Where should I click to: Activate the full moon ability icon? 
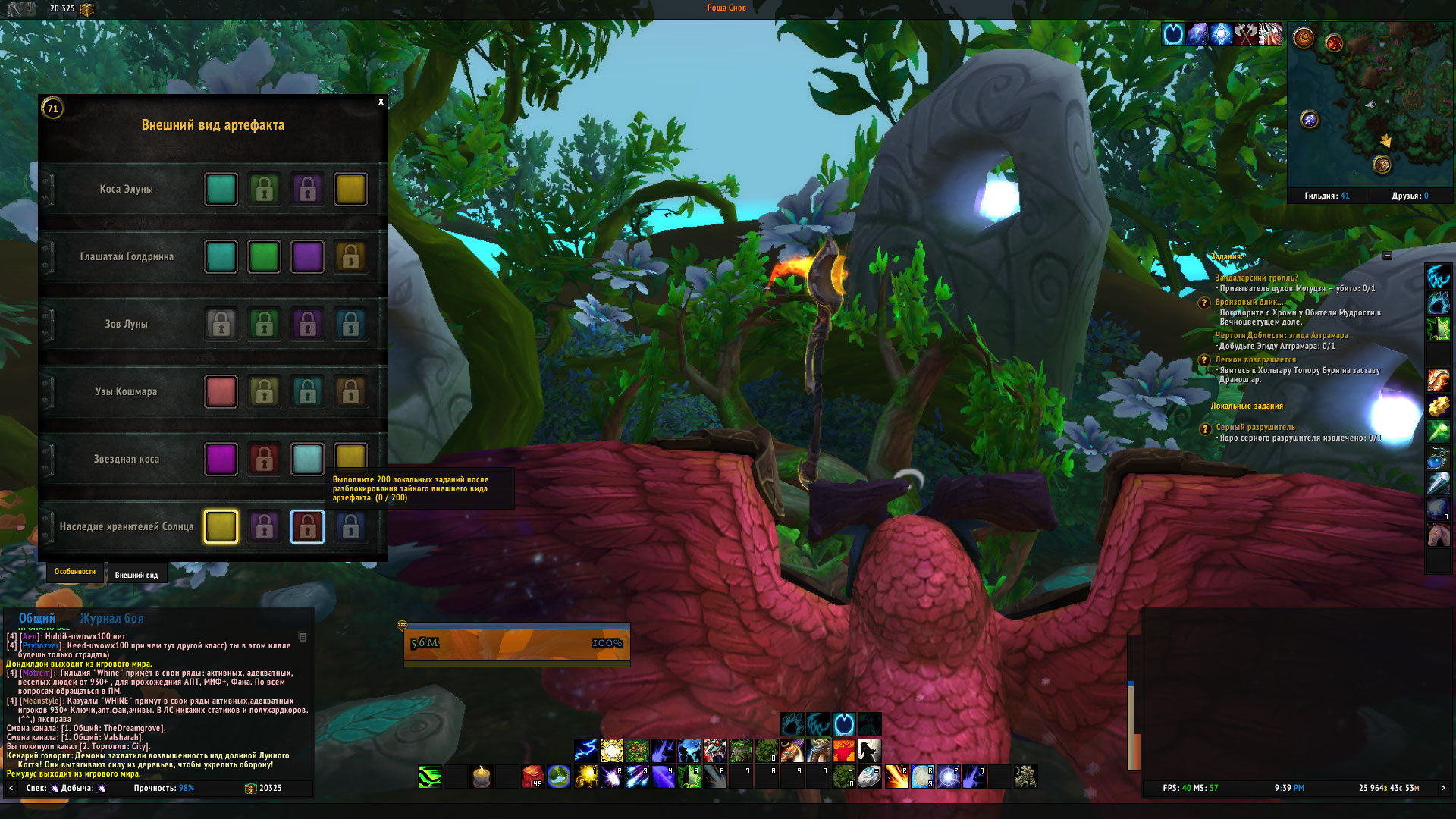coord(922,777)
